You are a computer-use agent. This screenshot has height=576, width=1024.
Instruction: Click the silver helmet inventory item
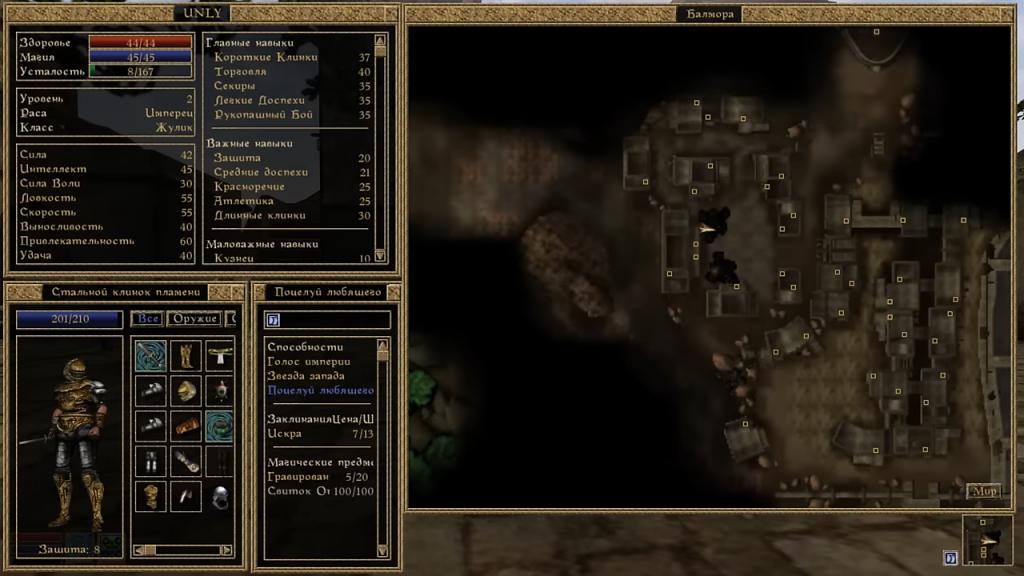click(x=221, y=496)
